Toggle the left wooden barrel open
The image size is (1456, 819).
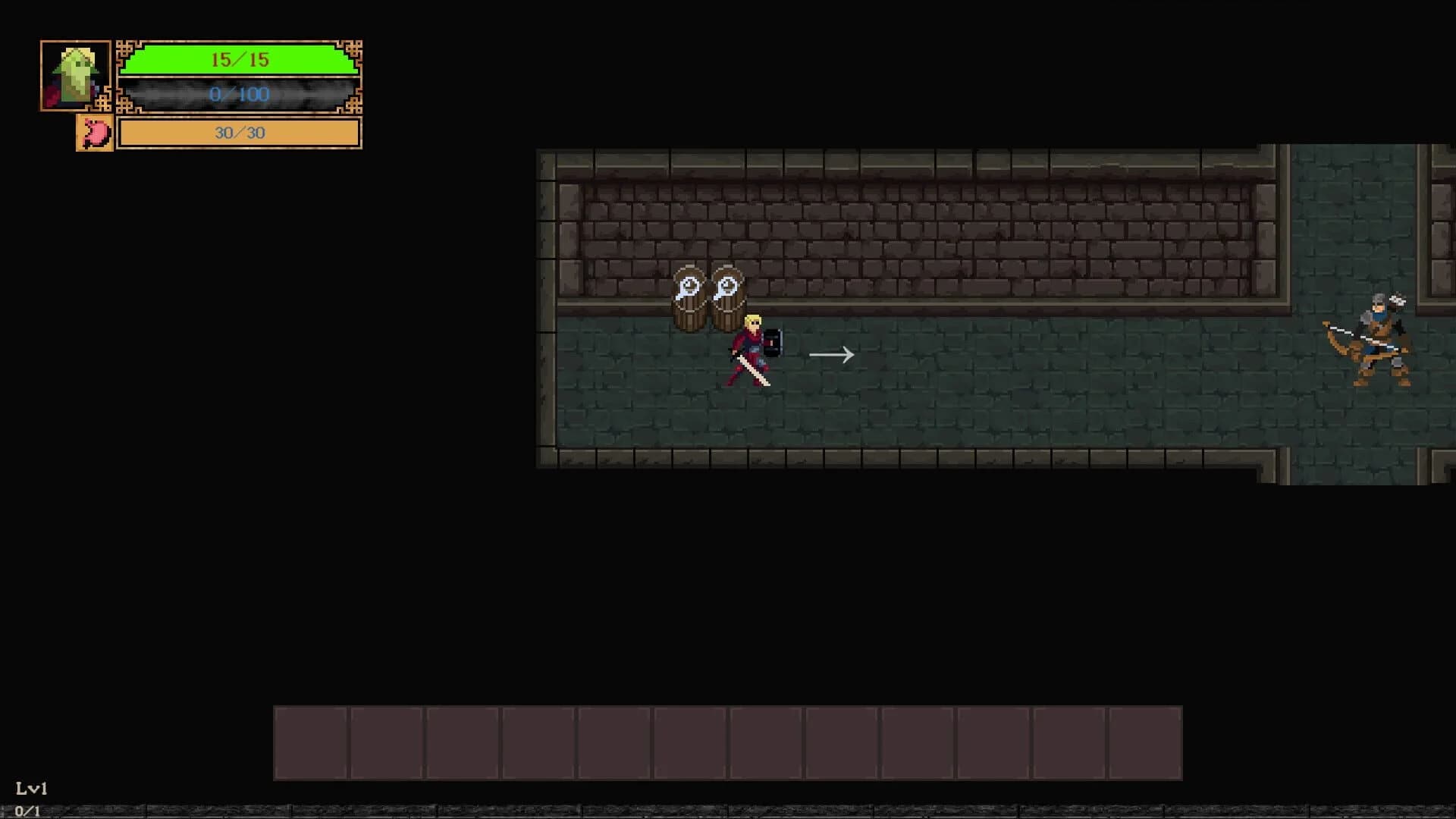click(x=689, y=303)
